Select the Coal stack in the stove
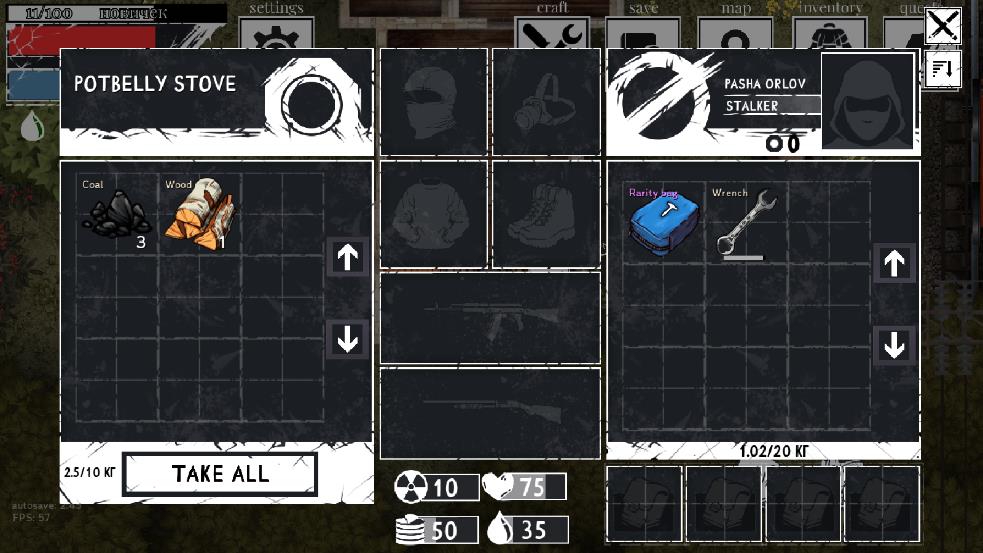This screenshot has height=553, width=983. coord(116,210)
